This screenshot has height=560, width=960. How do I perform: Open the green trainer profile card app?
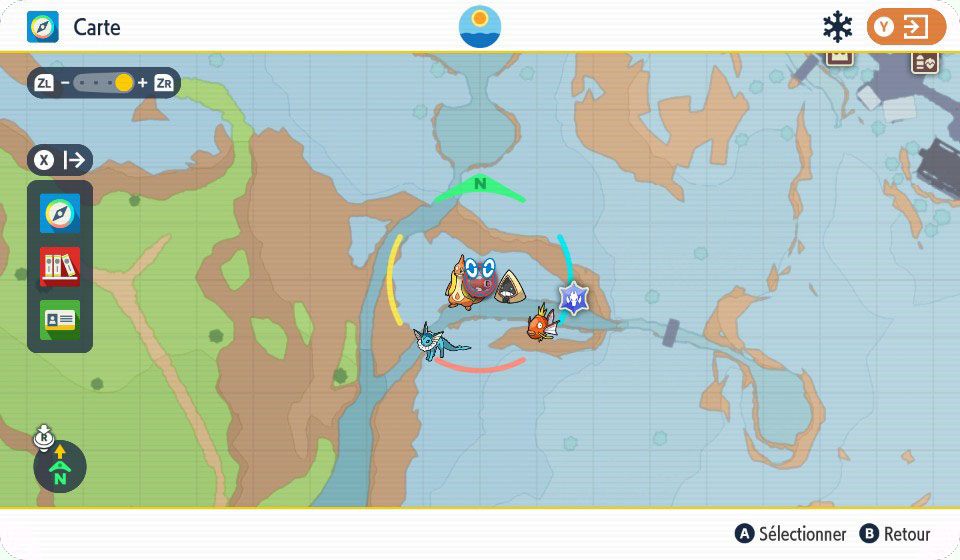[60, 320]
